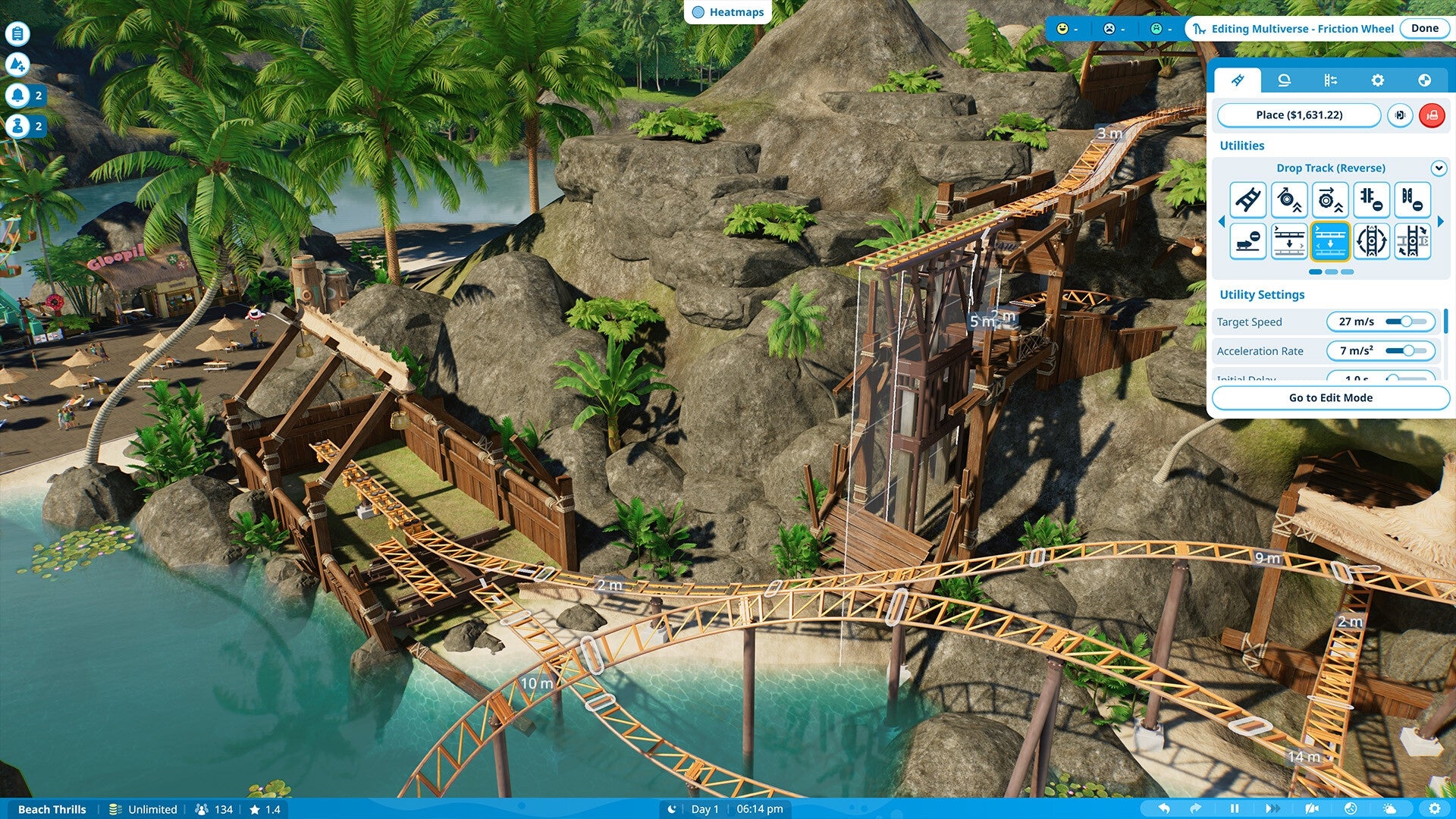This screenshot has height=819, width=1456.
Task: Click Place ($1,631.22) to place track
Action: pos(1299,115)
